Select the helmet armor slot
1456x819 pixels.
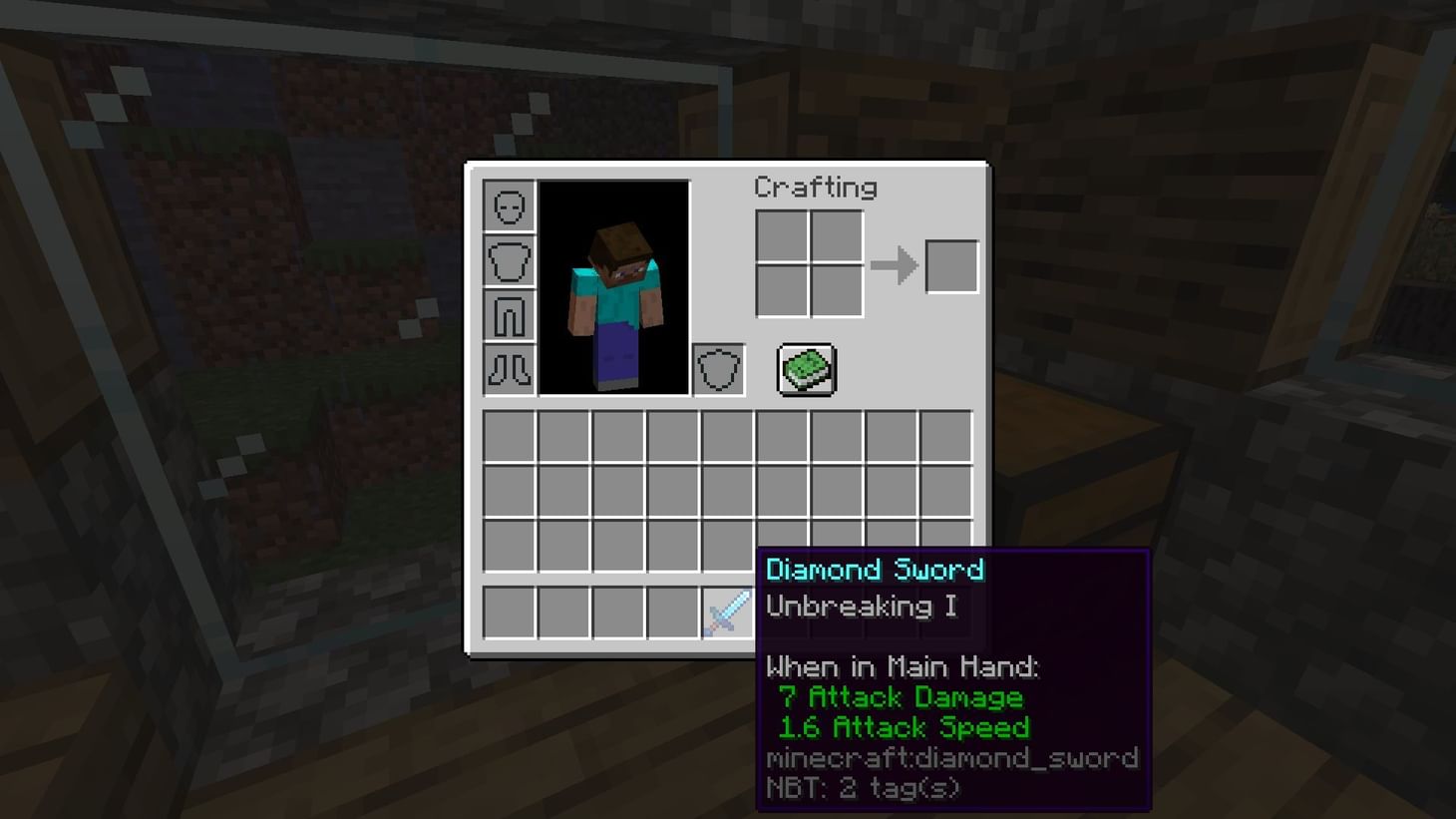click(509, 205)
